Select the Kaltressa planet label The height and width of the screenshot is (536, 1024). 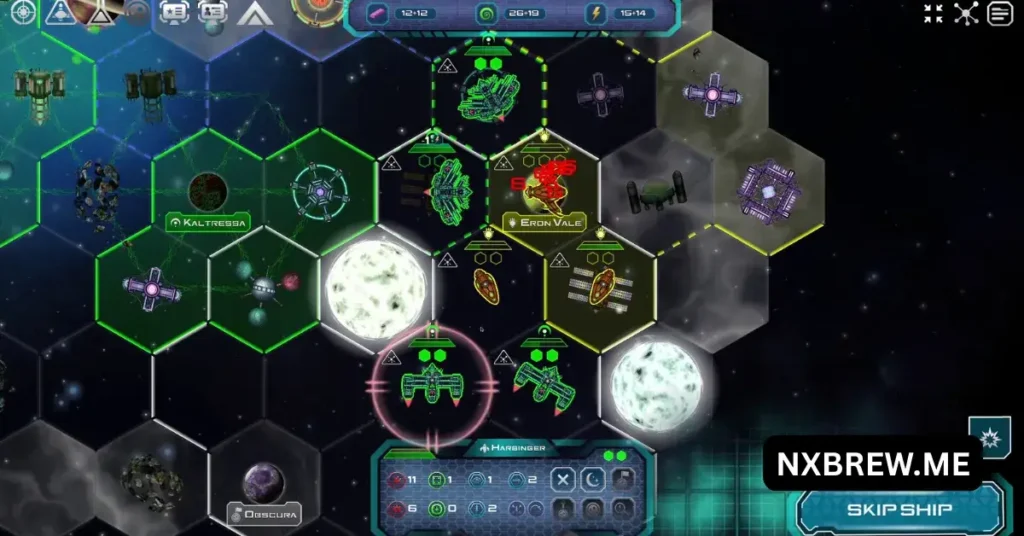(208, 222)
